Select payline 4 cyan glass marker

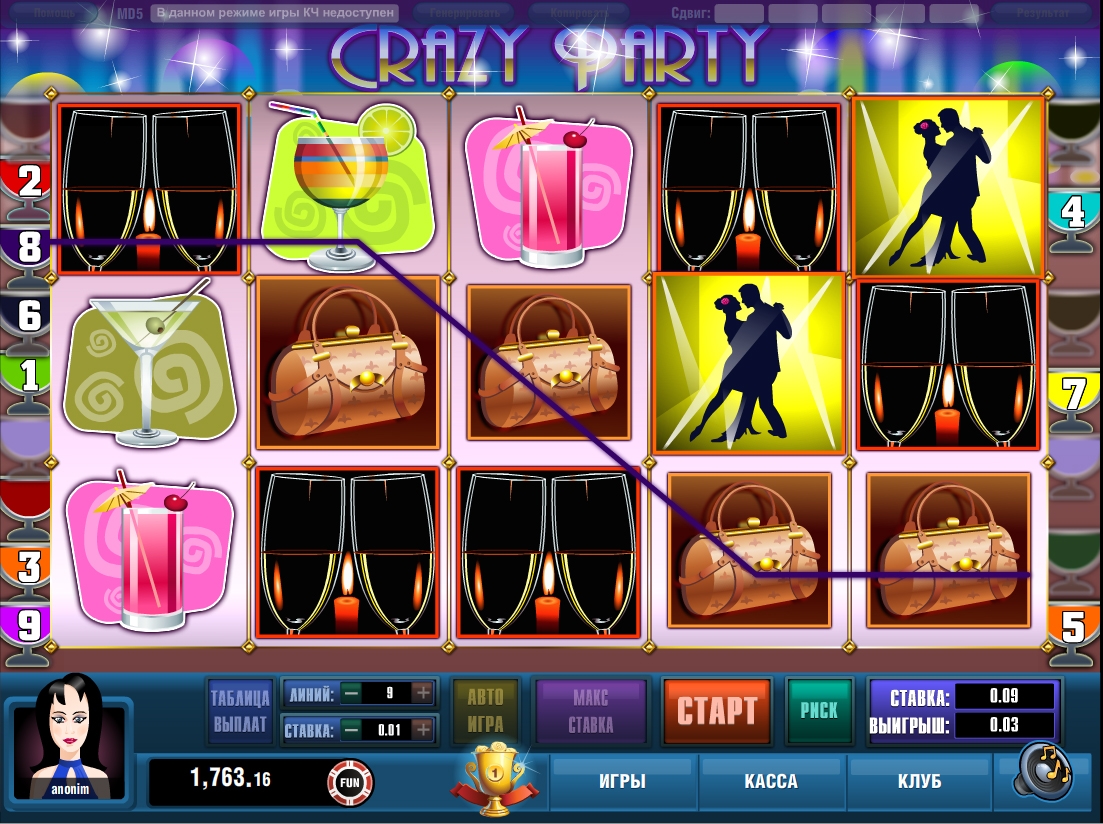(x=1074, y=212)
